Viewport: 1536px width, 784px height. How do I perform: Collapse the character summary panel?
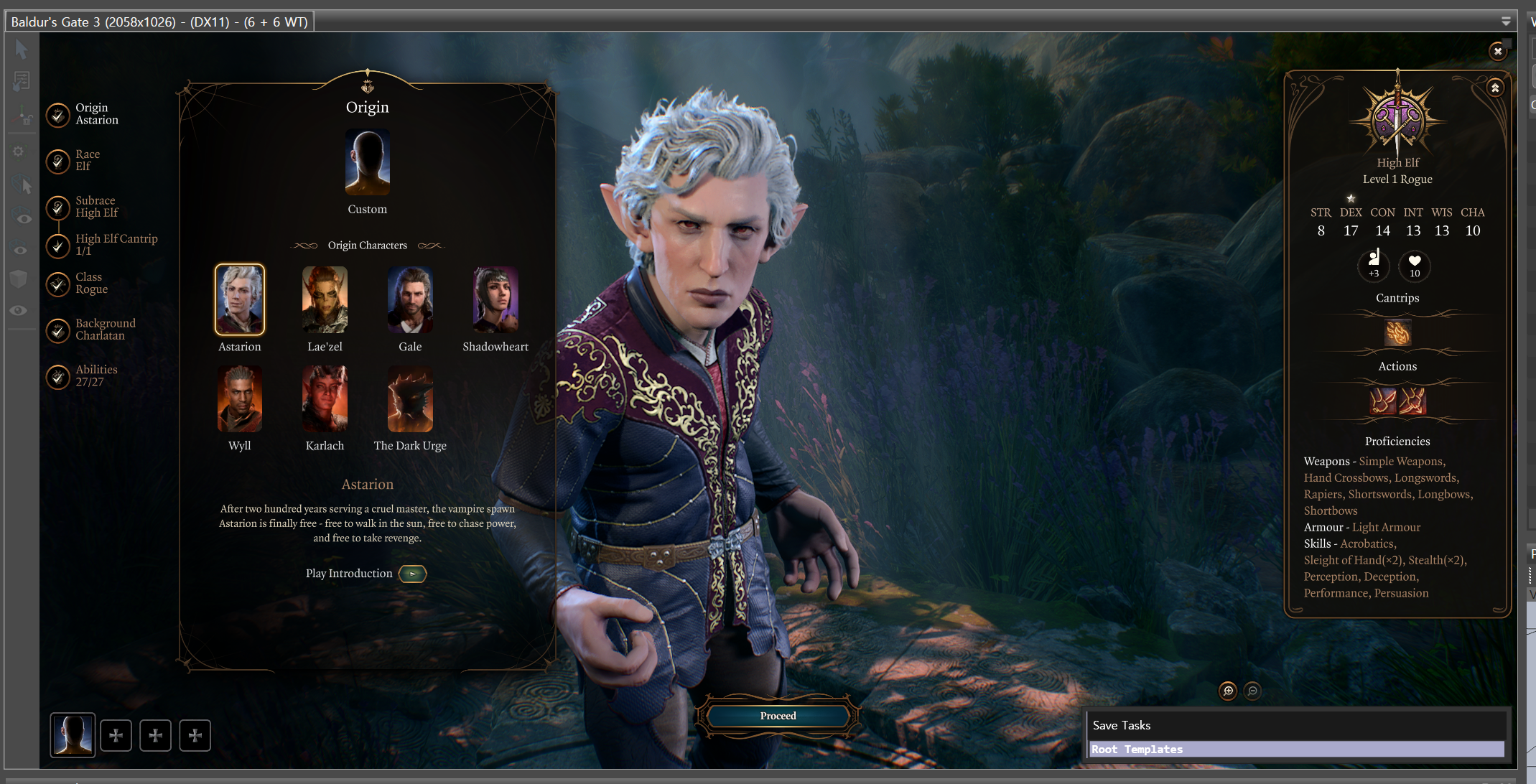click(1495, 88)
